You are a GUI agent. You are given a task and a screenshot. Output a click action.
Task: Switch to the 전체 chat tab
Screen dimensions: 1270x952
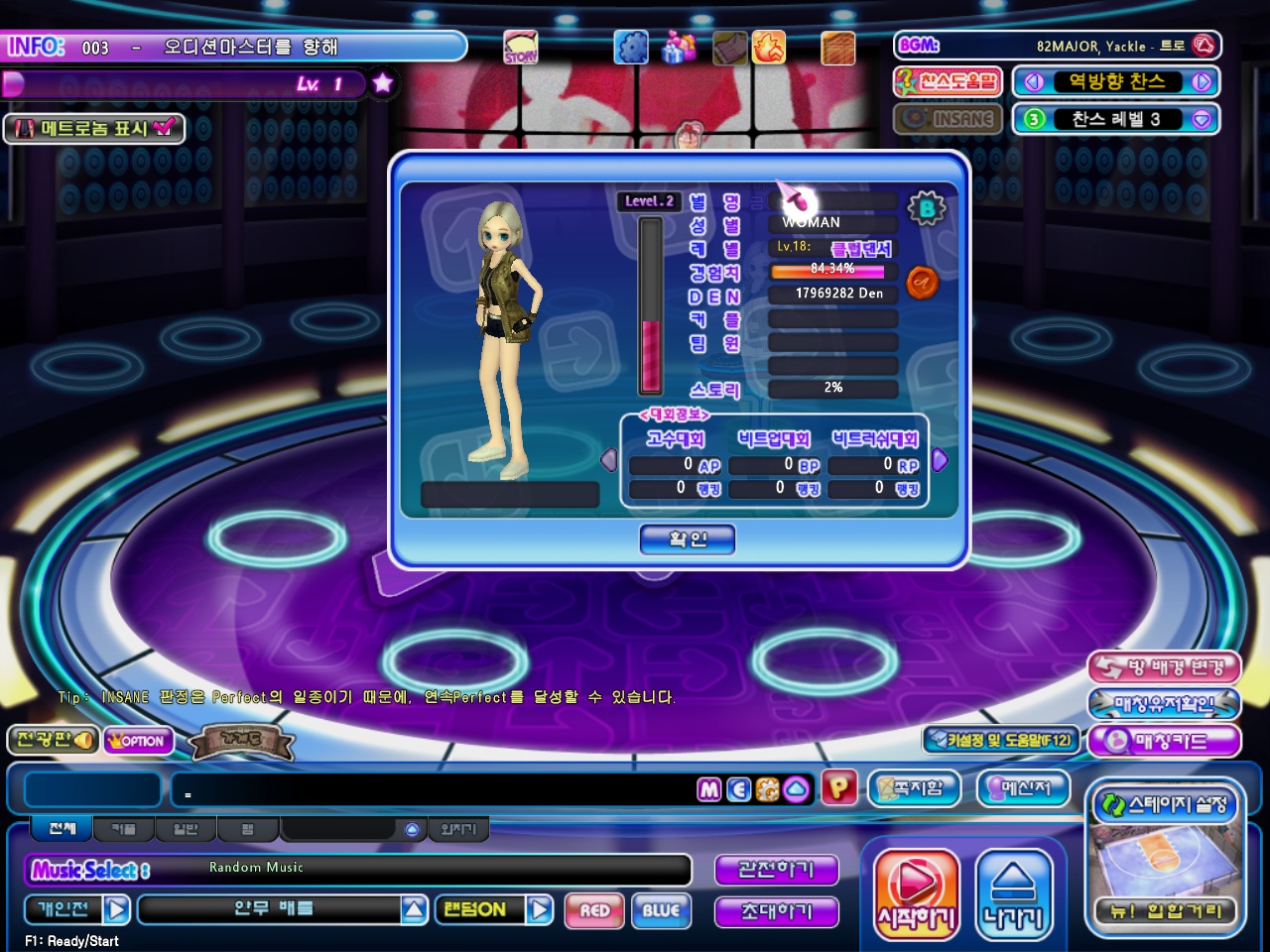click(x=62, y=828)
